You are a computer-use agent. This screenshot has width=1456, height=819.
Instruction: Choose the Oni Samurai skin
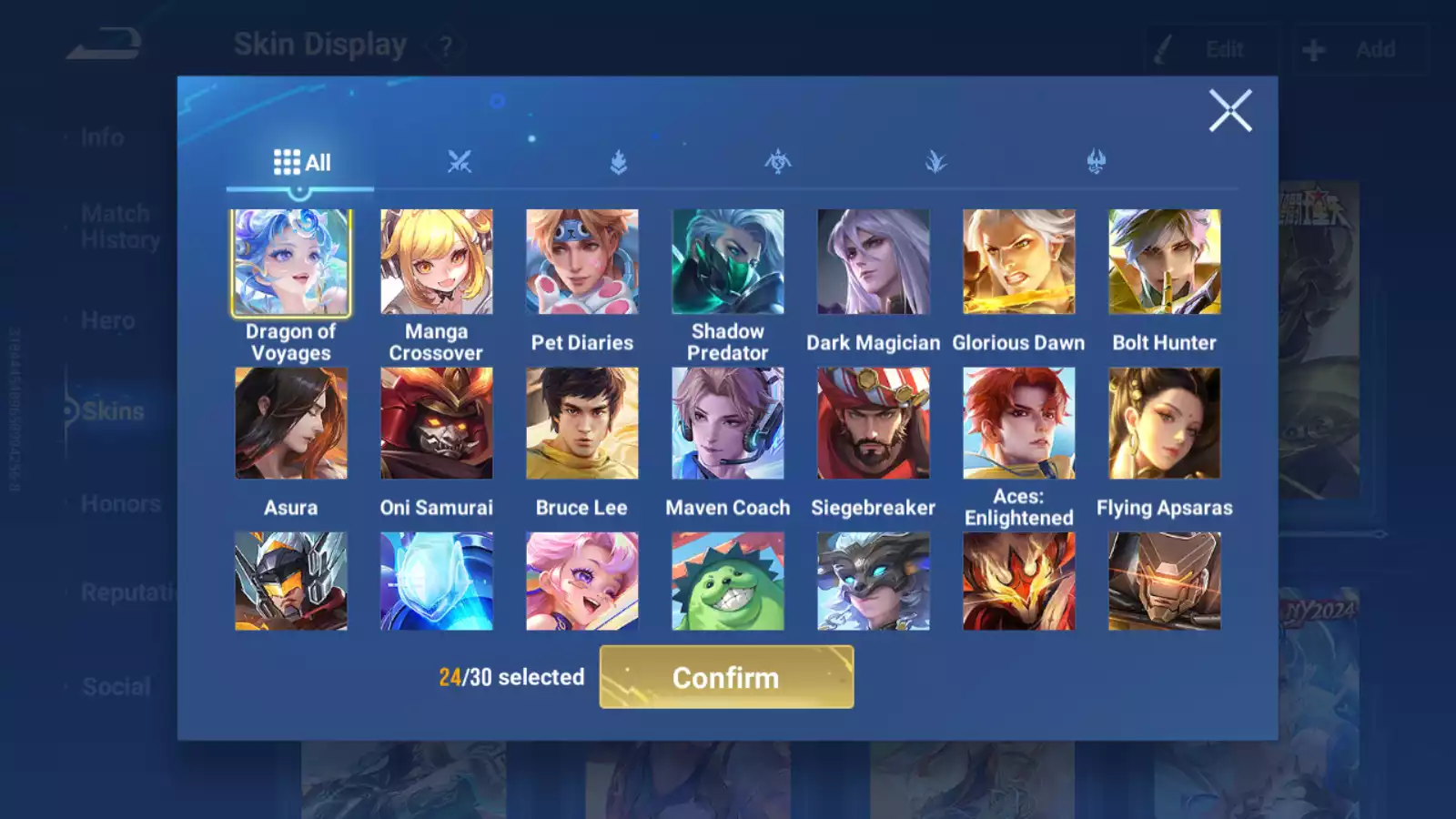click(x=437, y=423)
